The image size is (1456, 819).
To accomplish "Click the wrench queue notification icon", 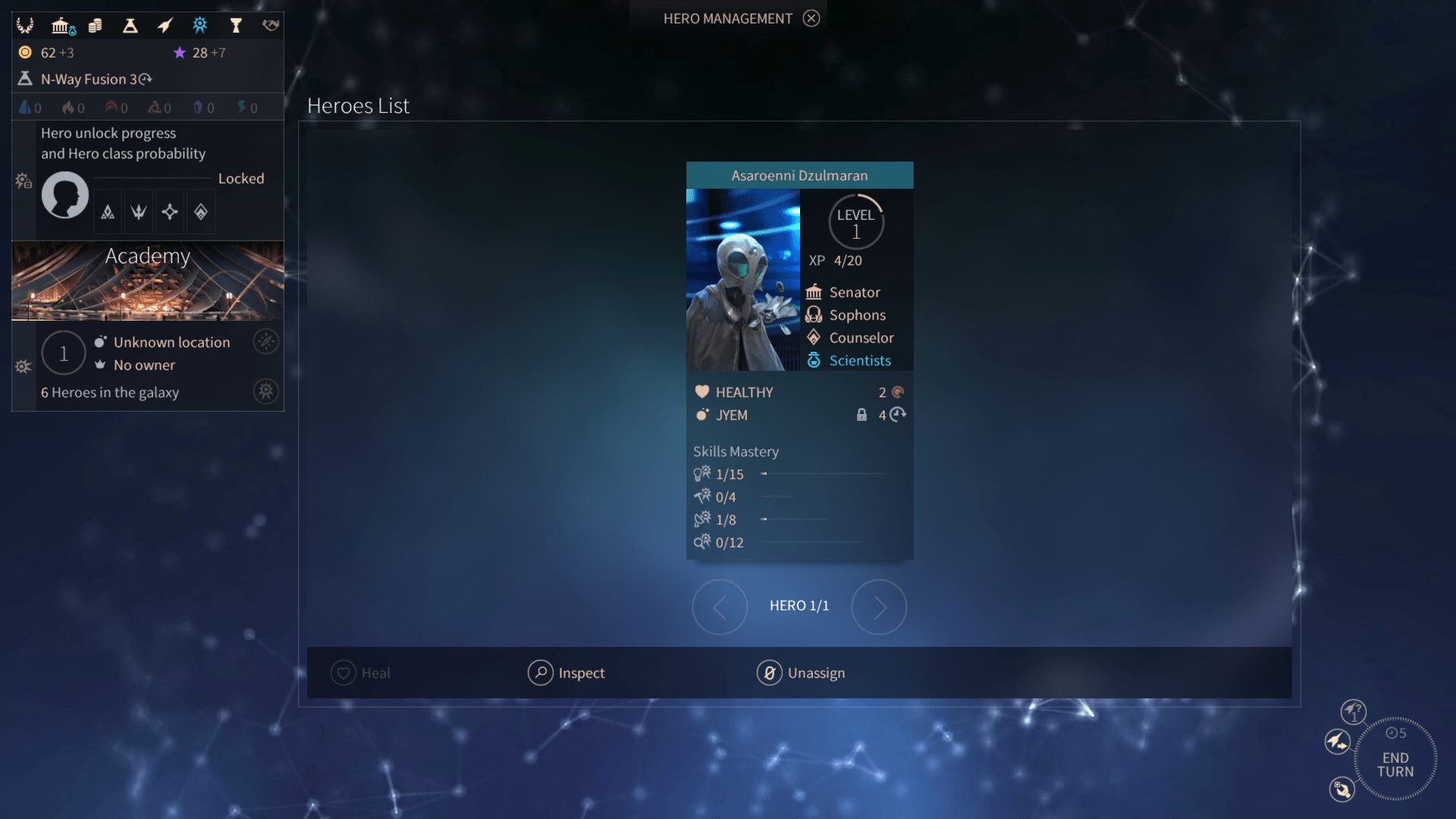I will click(x=1341, y=789).
